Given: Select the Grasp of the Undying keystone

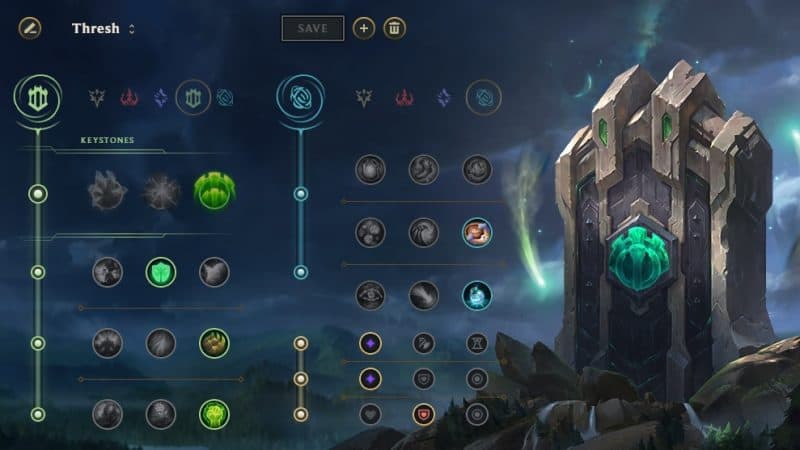Looking at the screenshot, I should pos(106,191).
